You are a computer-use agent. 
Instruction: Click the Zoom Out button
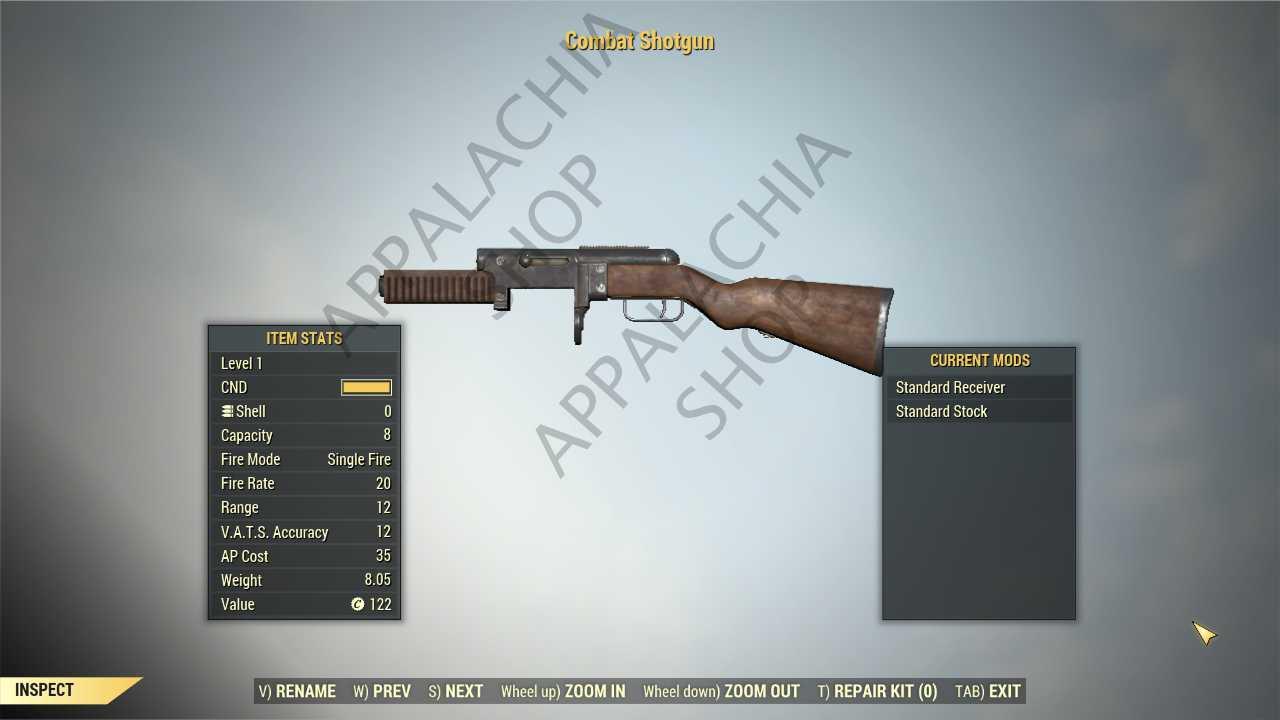[721, 691]
